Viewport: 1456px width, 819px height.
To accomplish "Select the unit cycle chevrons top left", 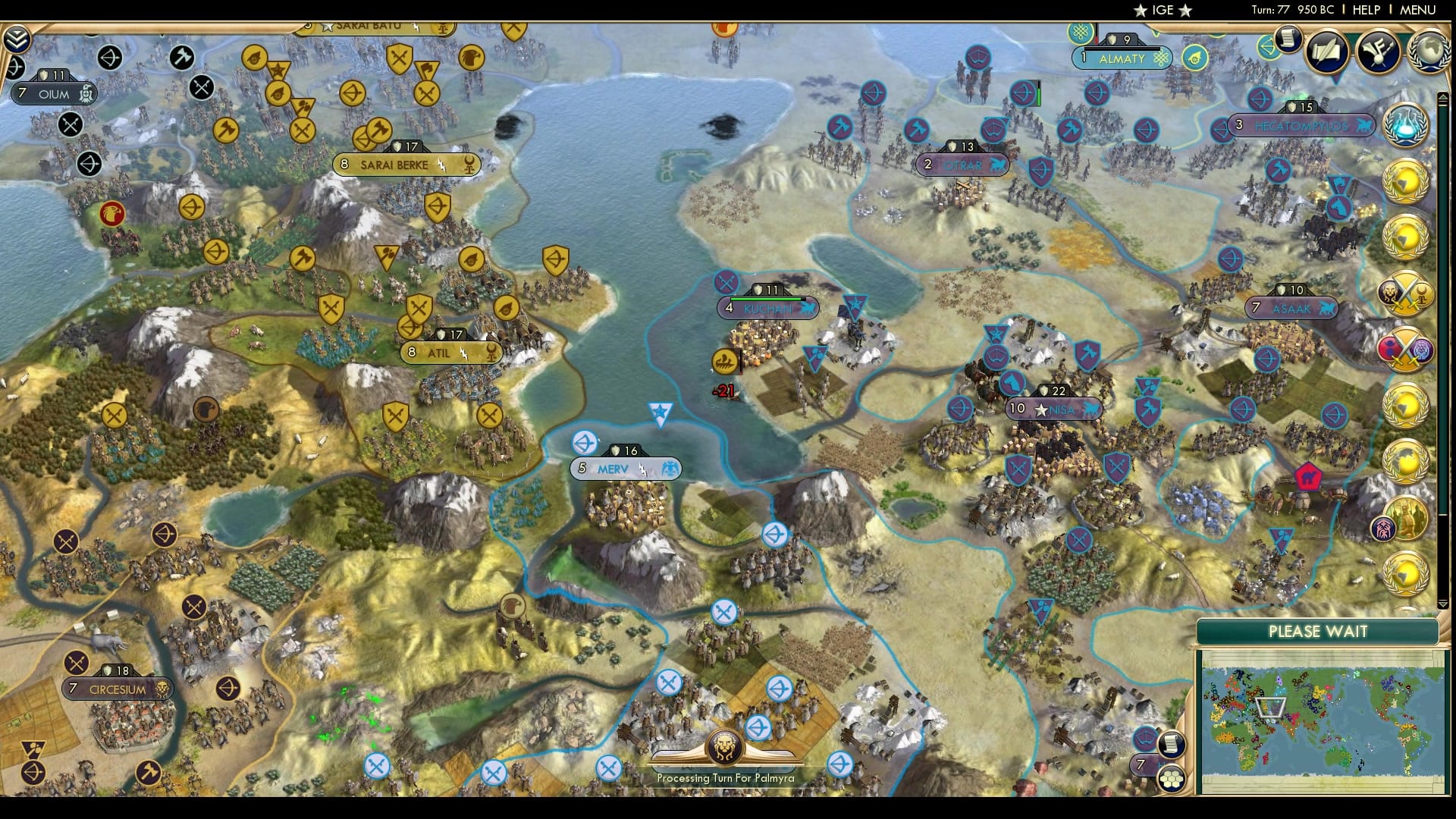I will pyautogui.click(x=16, y=39).
